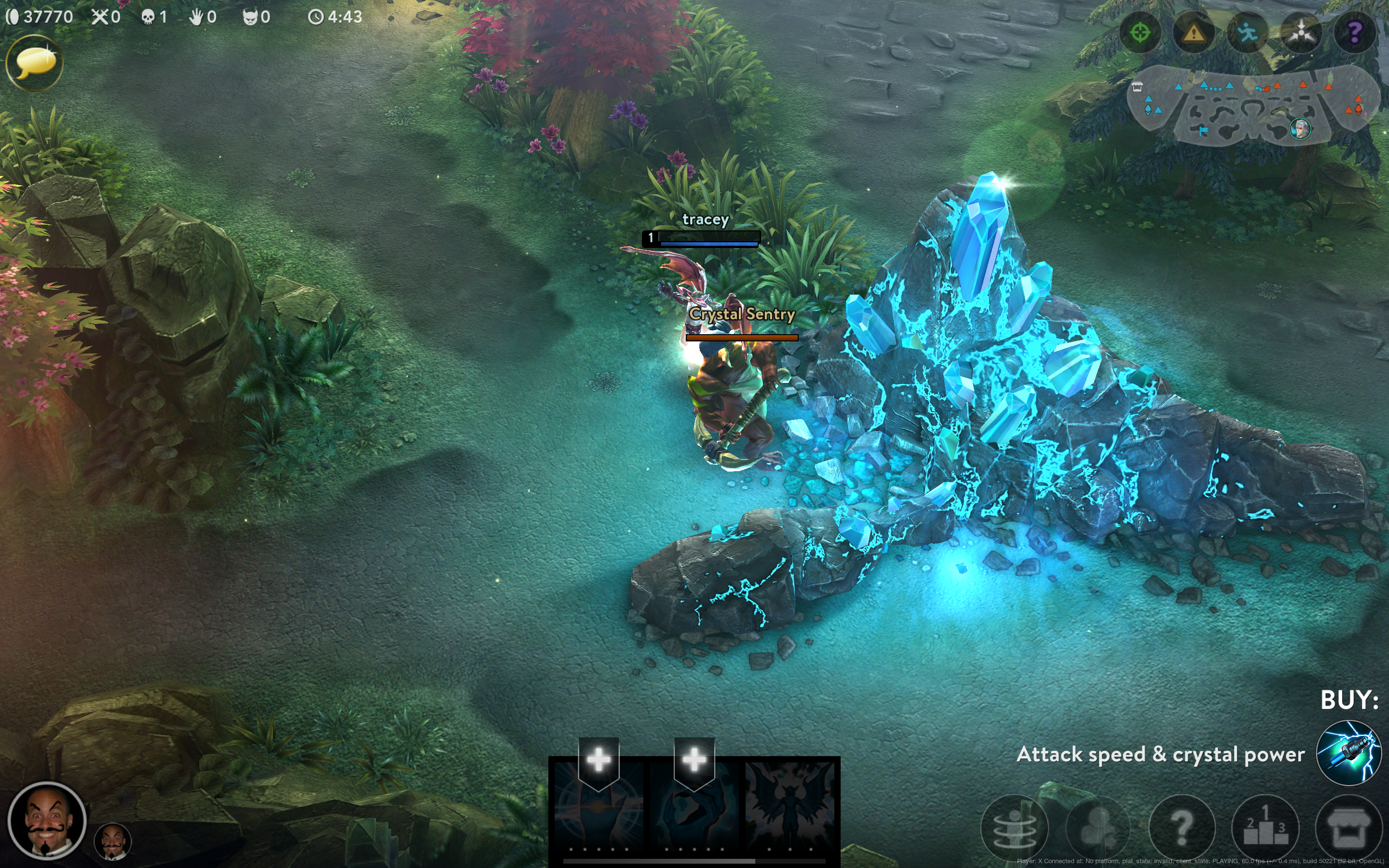Send the purple question mark ping
The height and width of the screenshot is (868, 1389).
[x=1355, y=33]
